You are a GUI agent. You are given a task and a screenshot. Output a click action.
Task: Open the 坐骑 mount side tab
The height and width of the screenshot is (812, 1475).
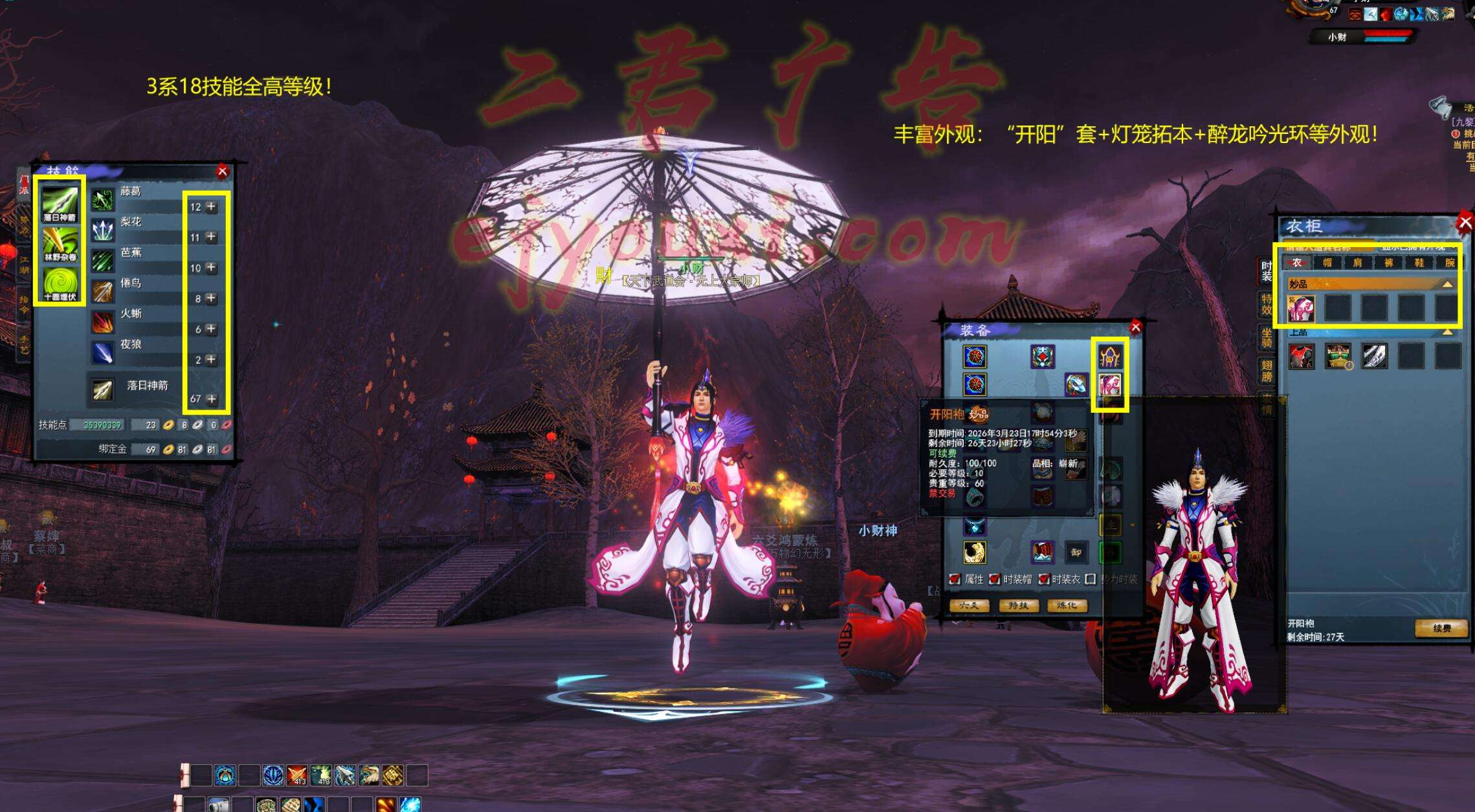click(1267, 336)
